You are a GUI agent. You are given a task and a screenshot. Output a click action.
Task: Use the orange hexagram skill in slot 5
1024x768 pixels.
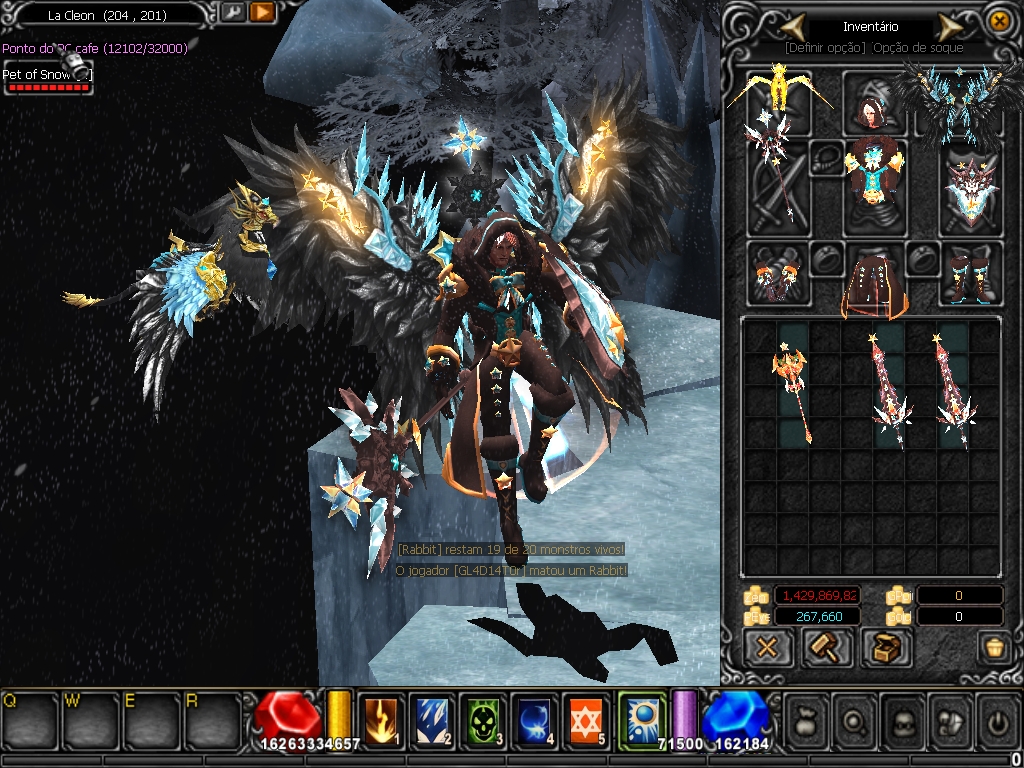click(x=586, y=718)
